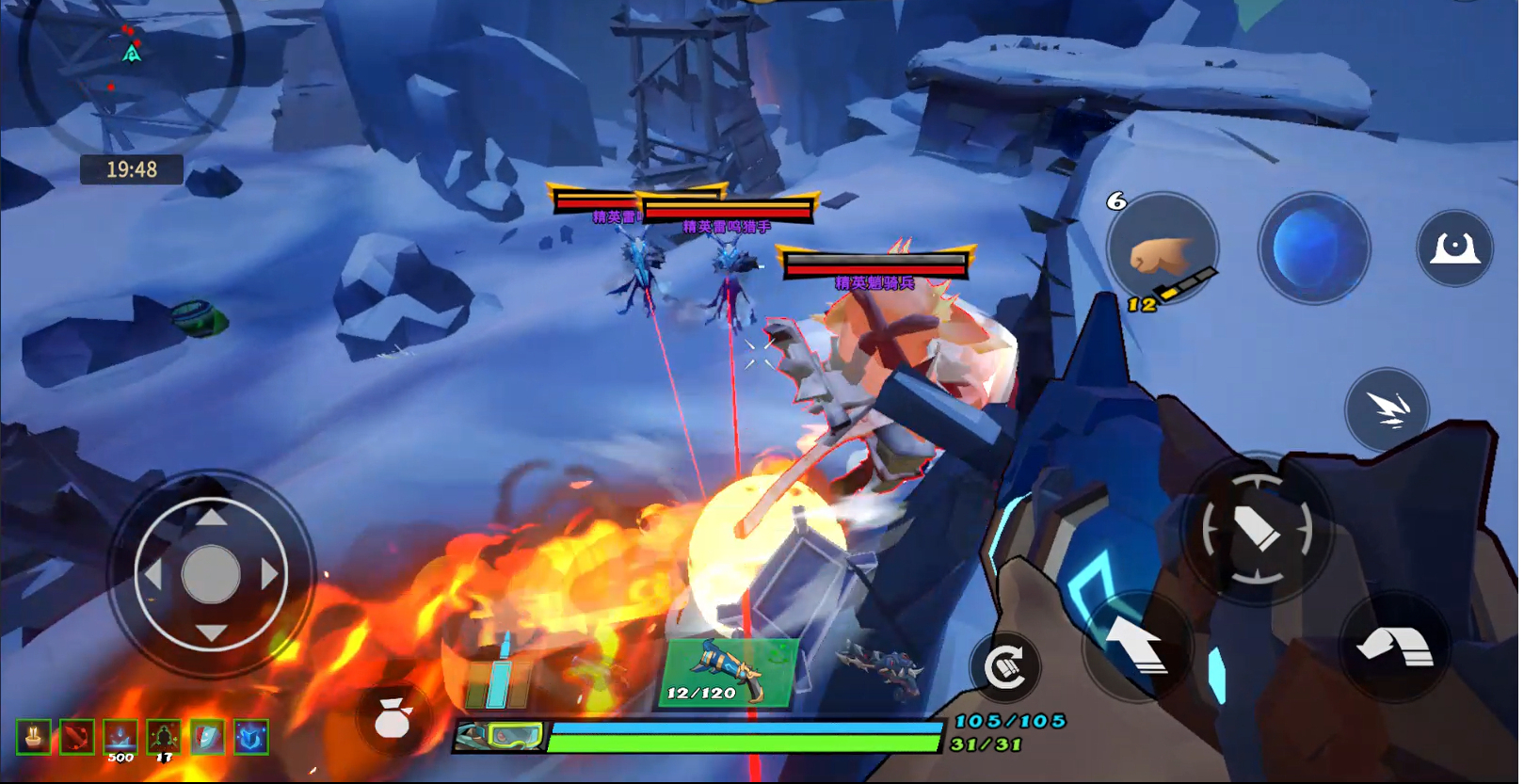Fire with the bullet crosshair button
1524x784 pixels.
tap(1256, 531)
